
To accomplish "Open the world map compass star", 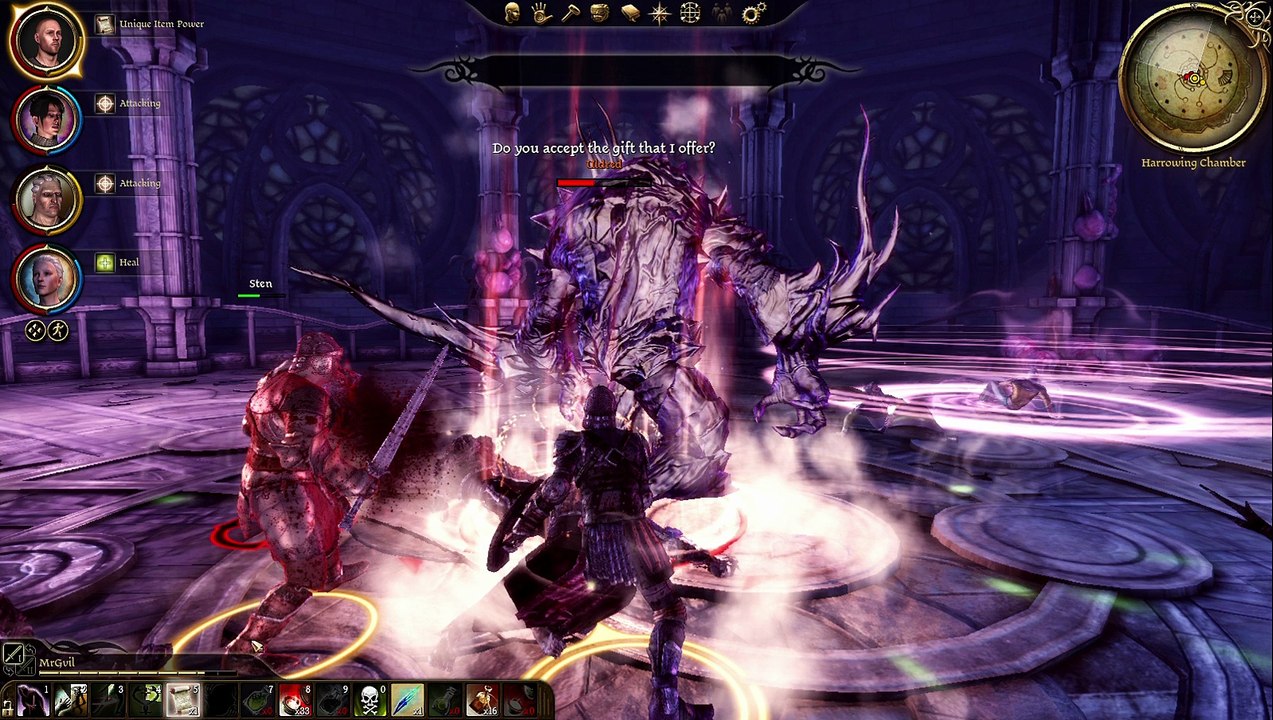I will (x=660, y=12).
